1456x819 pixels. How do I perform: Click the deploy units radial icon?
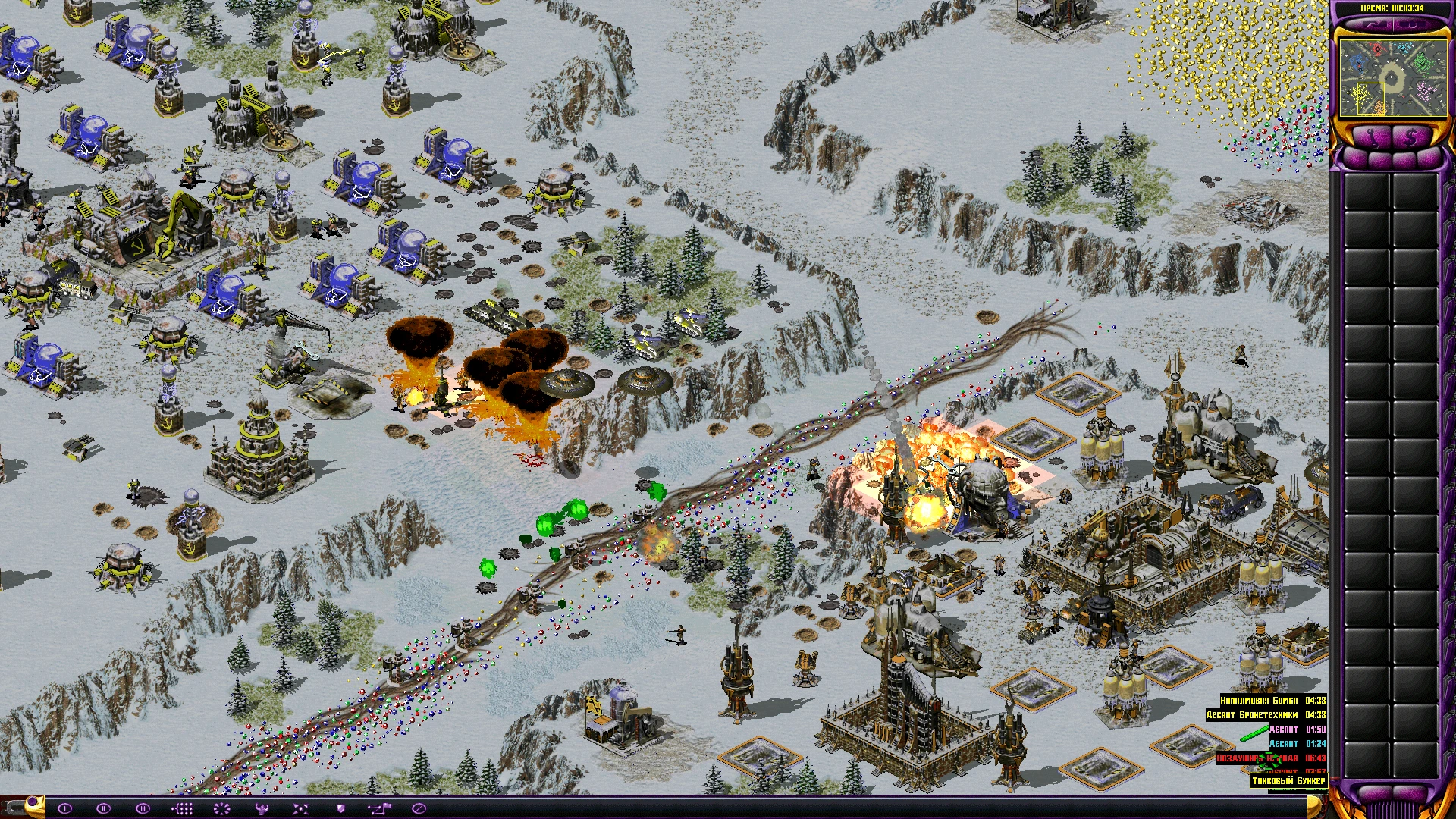(x=221, y=808)
